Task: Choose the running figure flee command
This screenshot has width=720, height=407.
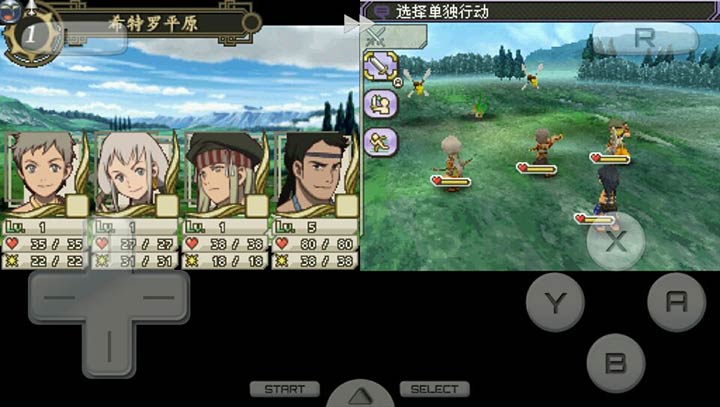Action: point(380,140)
